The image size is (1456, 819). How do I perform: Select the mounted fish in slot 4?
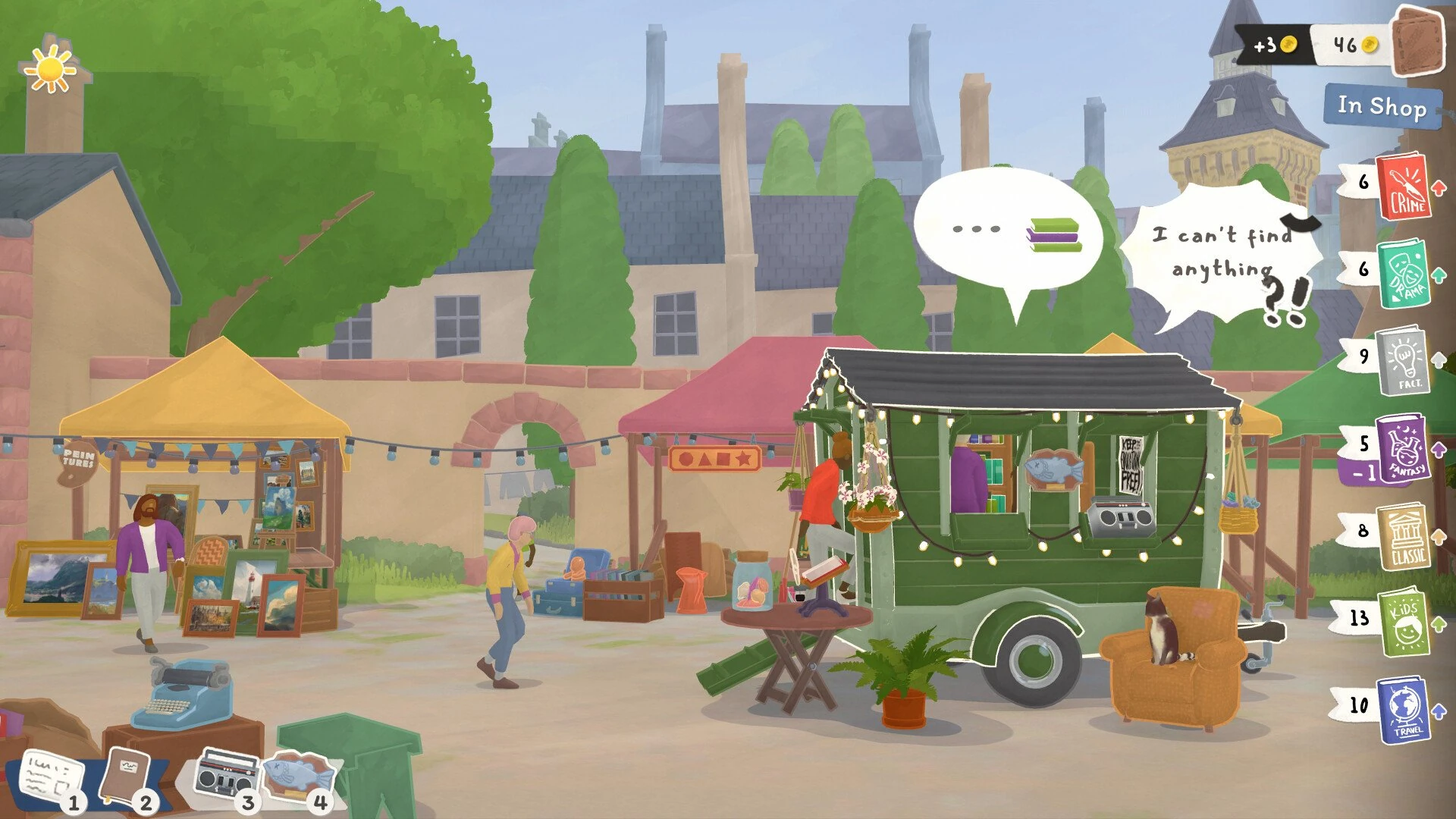[x=298, y=775]
